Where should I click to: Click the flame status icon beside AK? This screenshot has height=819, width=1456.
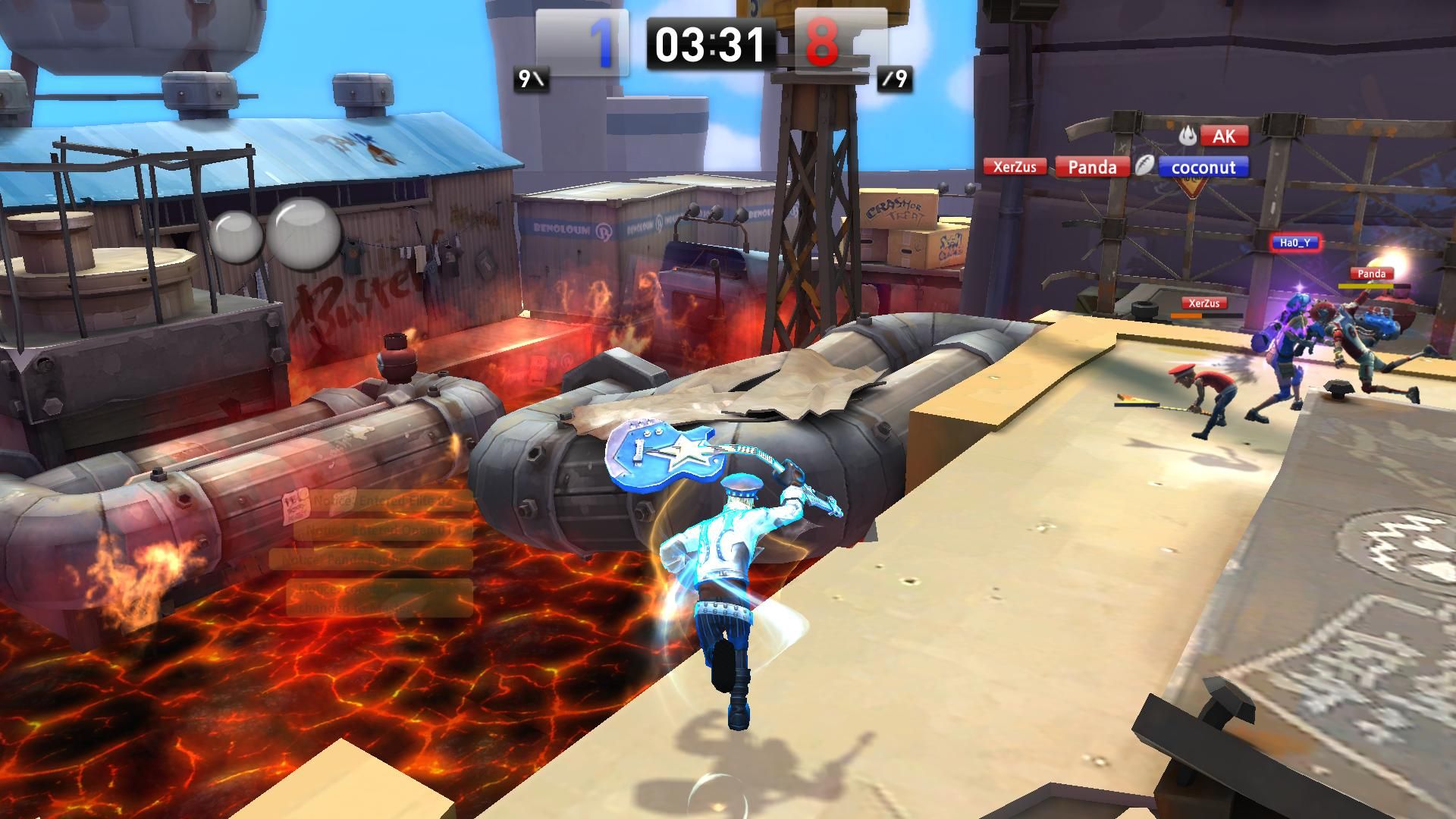pyautogui.click(x=1188, y=136)
